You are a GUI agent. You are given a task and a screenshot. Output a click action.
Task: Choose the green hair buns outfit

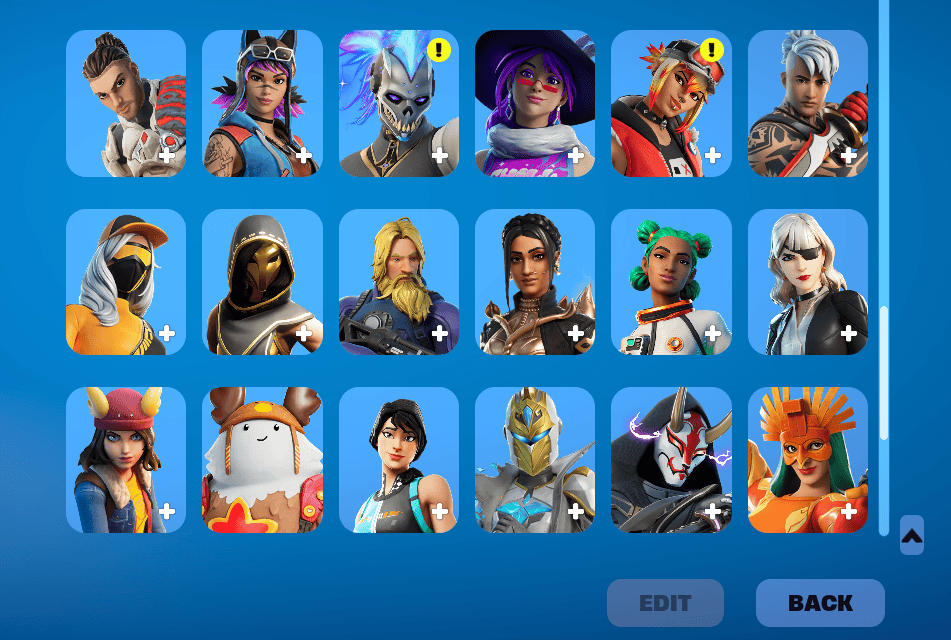pyautogui.click(x=671, y=282)
